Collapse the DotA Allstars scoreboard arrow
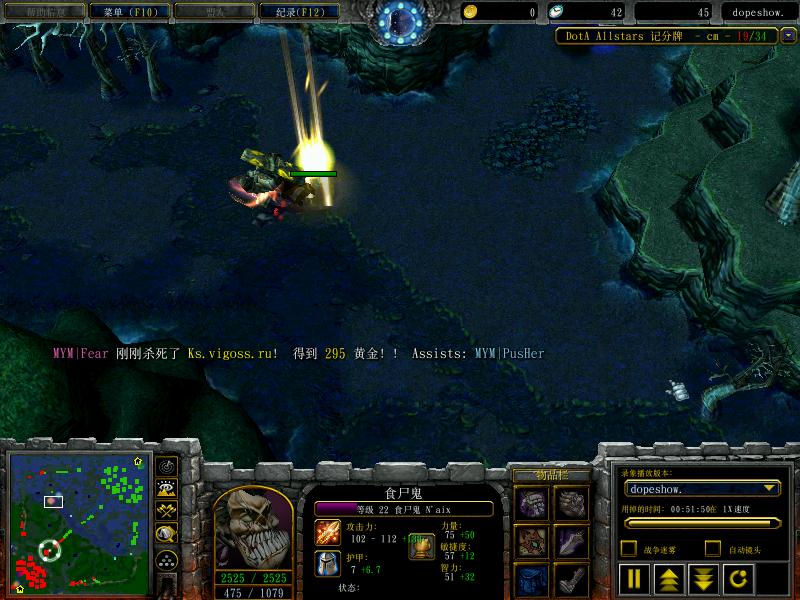Viewport: 800px width, 600px height. (789, 36)
